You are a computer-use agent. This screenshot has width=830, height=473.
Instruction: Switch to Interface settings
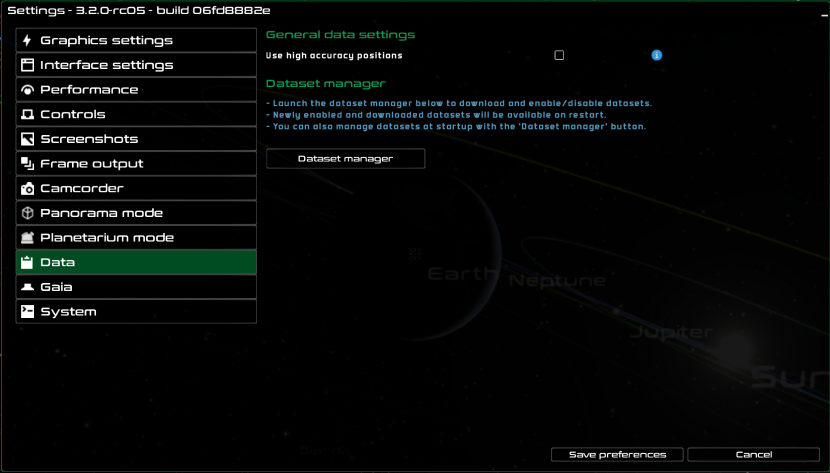[136, 65]
